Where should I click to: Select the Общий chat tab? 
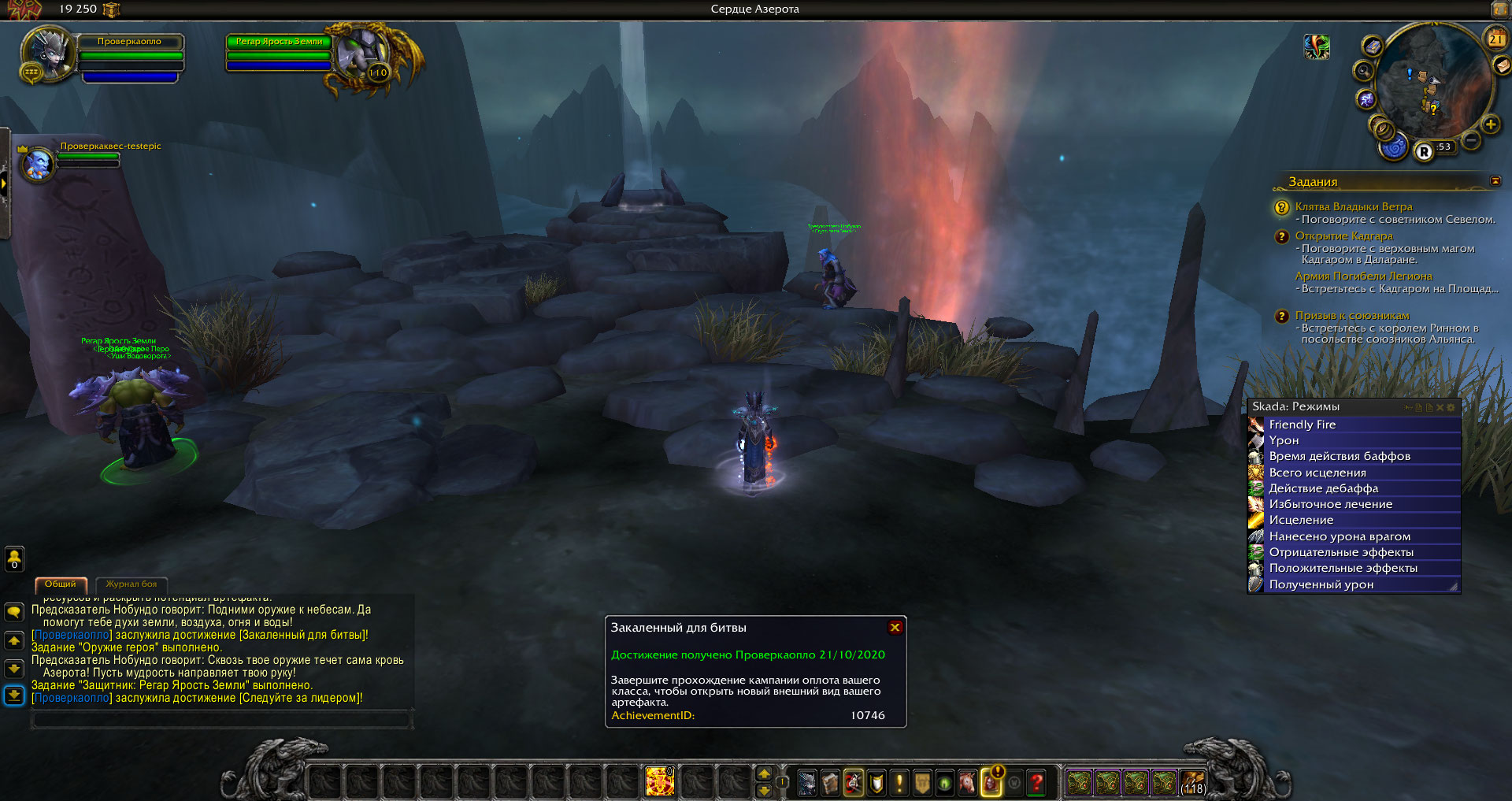pos(61,584)
